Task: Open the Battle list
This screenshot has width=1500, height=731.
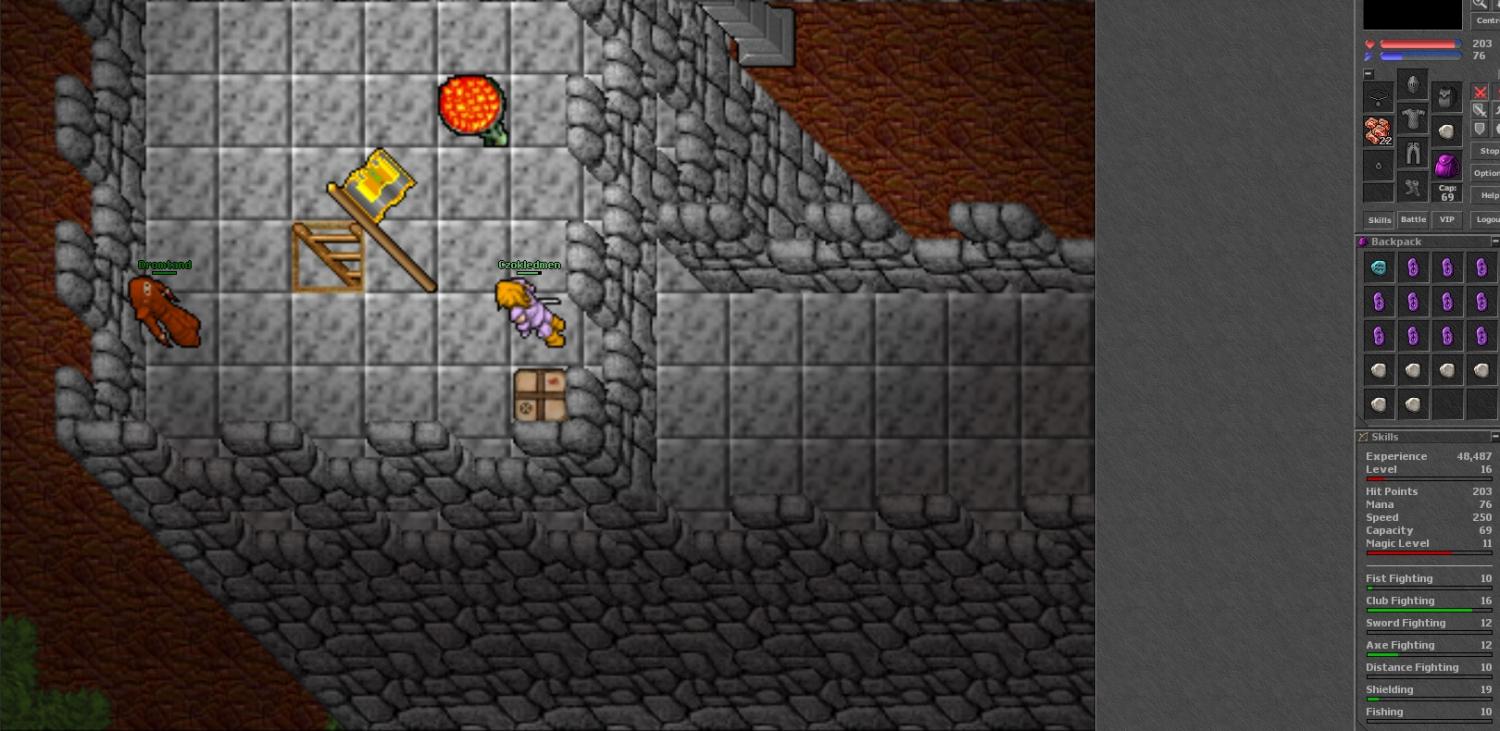Action: tap(1413, 220)
